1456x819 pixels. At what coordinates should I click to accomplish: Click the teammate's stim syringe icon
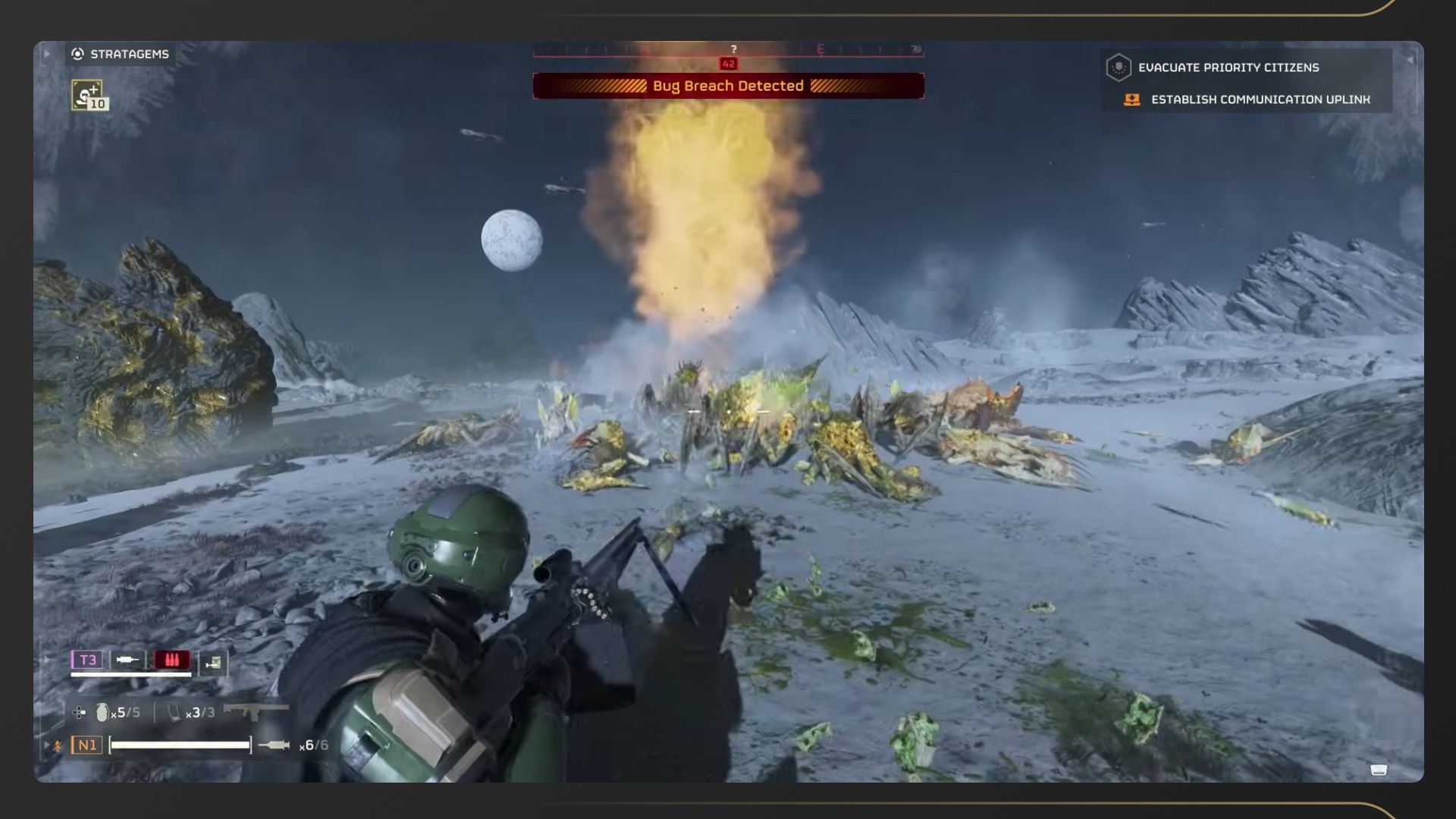coord(127,660)
